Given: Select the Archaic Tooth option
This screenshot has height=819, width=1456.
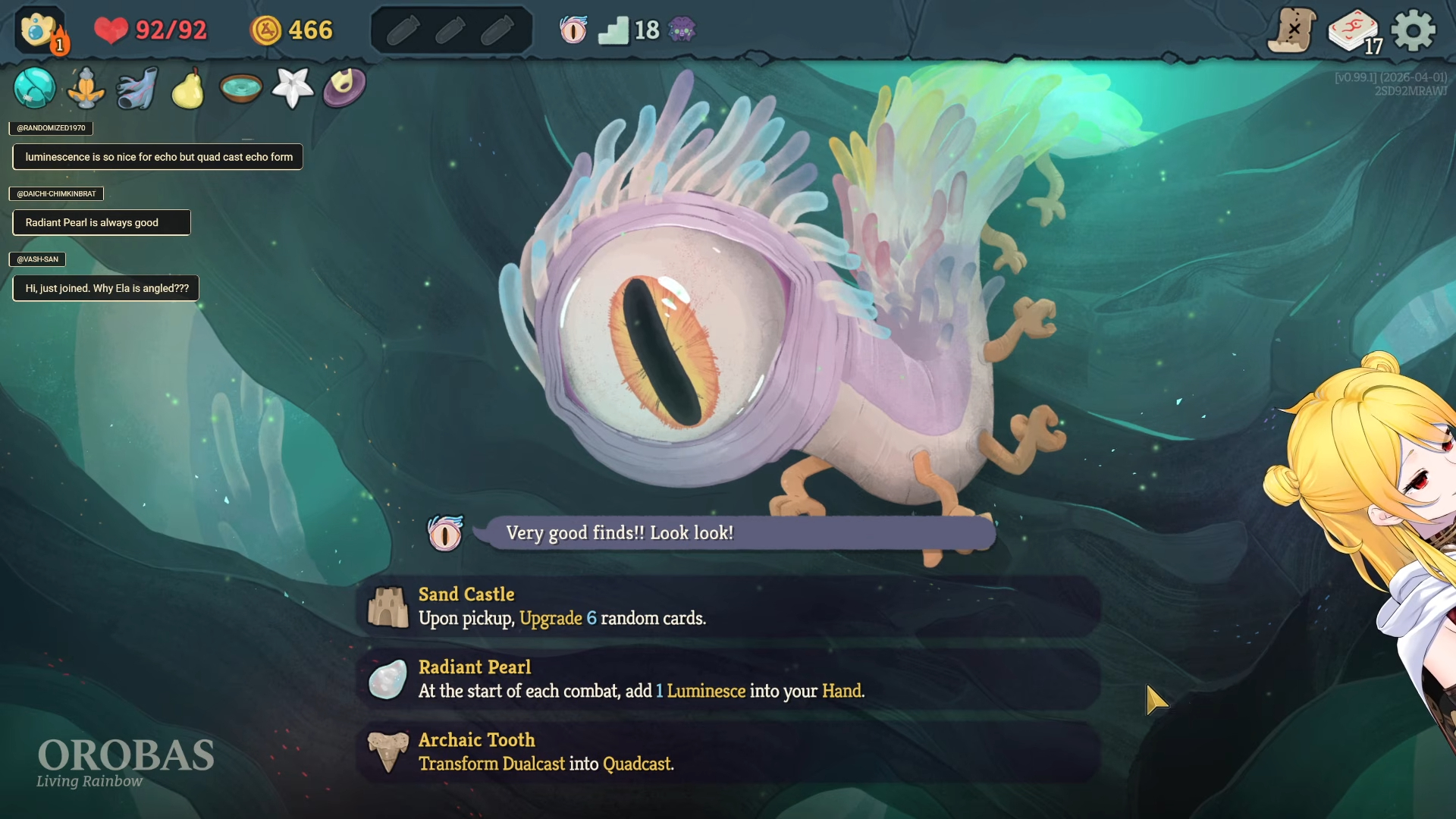Looking at the screenshot, I should pyautogui.click(x=728, y=752).
